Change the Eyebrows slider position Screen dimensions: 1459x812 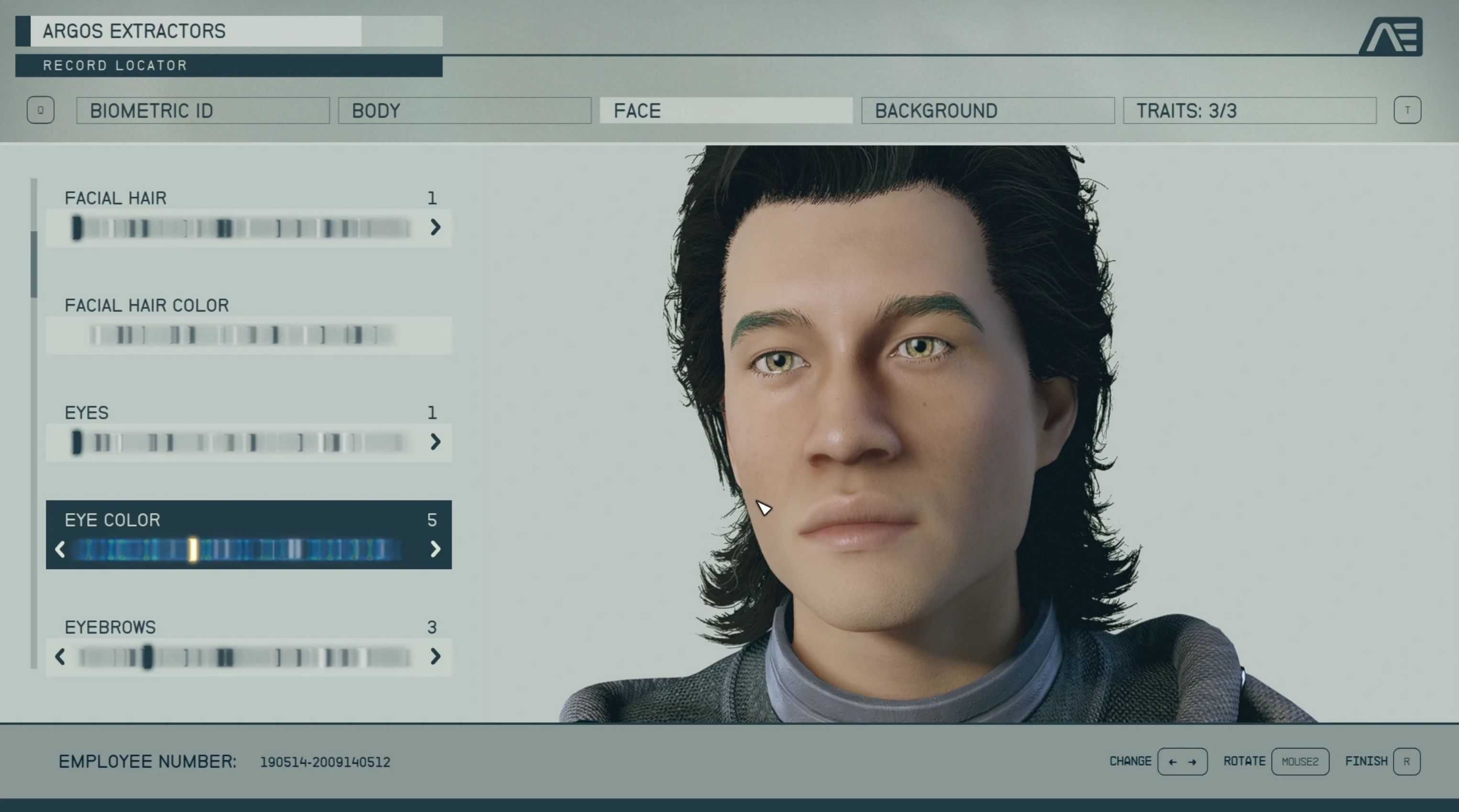tap(243, 657)
